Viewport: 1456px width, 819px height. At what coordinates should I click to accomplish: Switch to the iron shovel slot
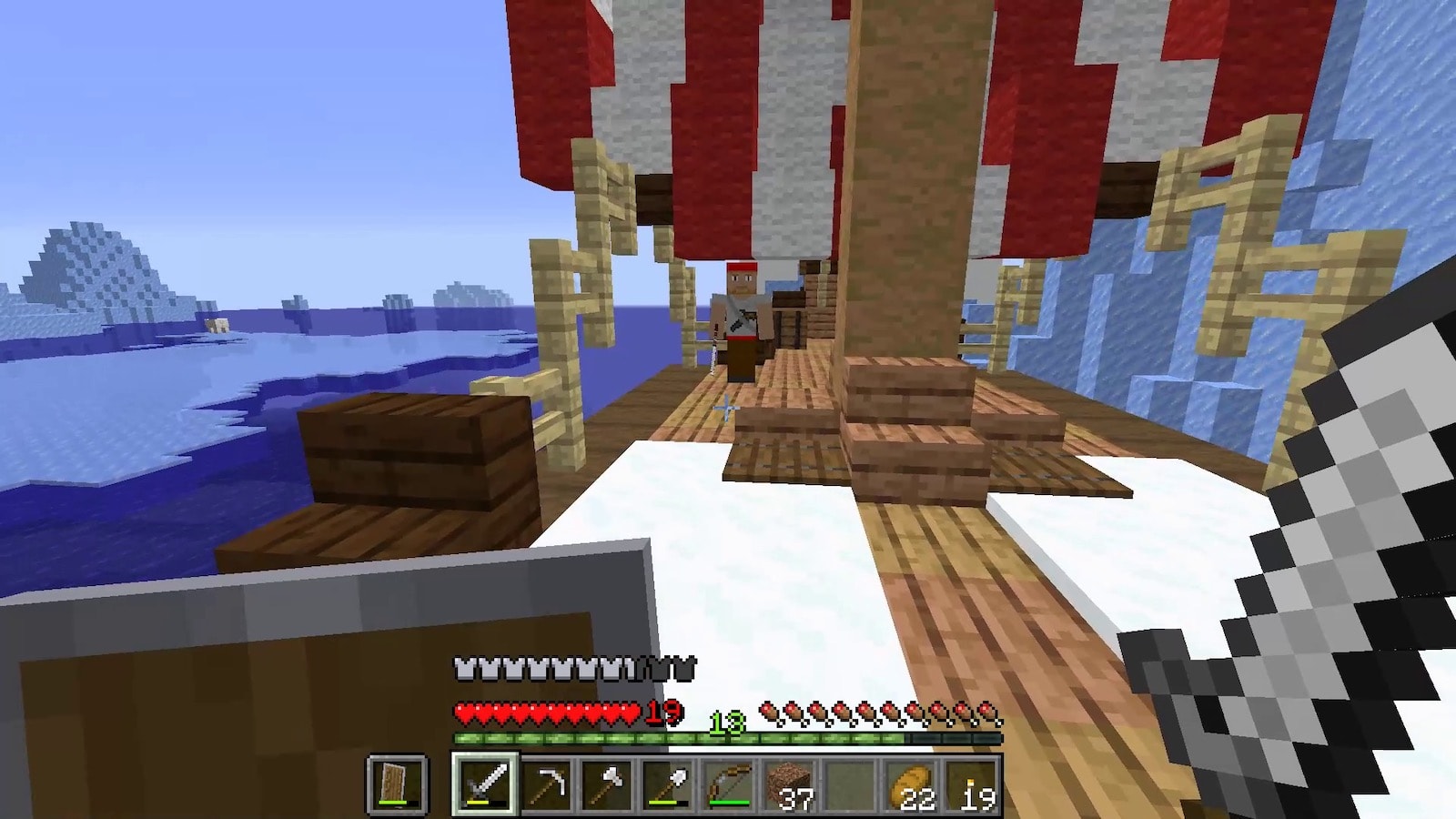[x=667, y=783]
